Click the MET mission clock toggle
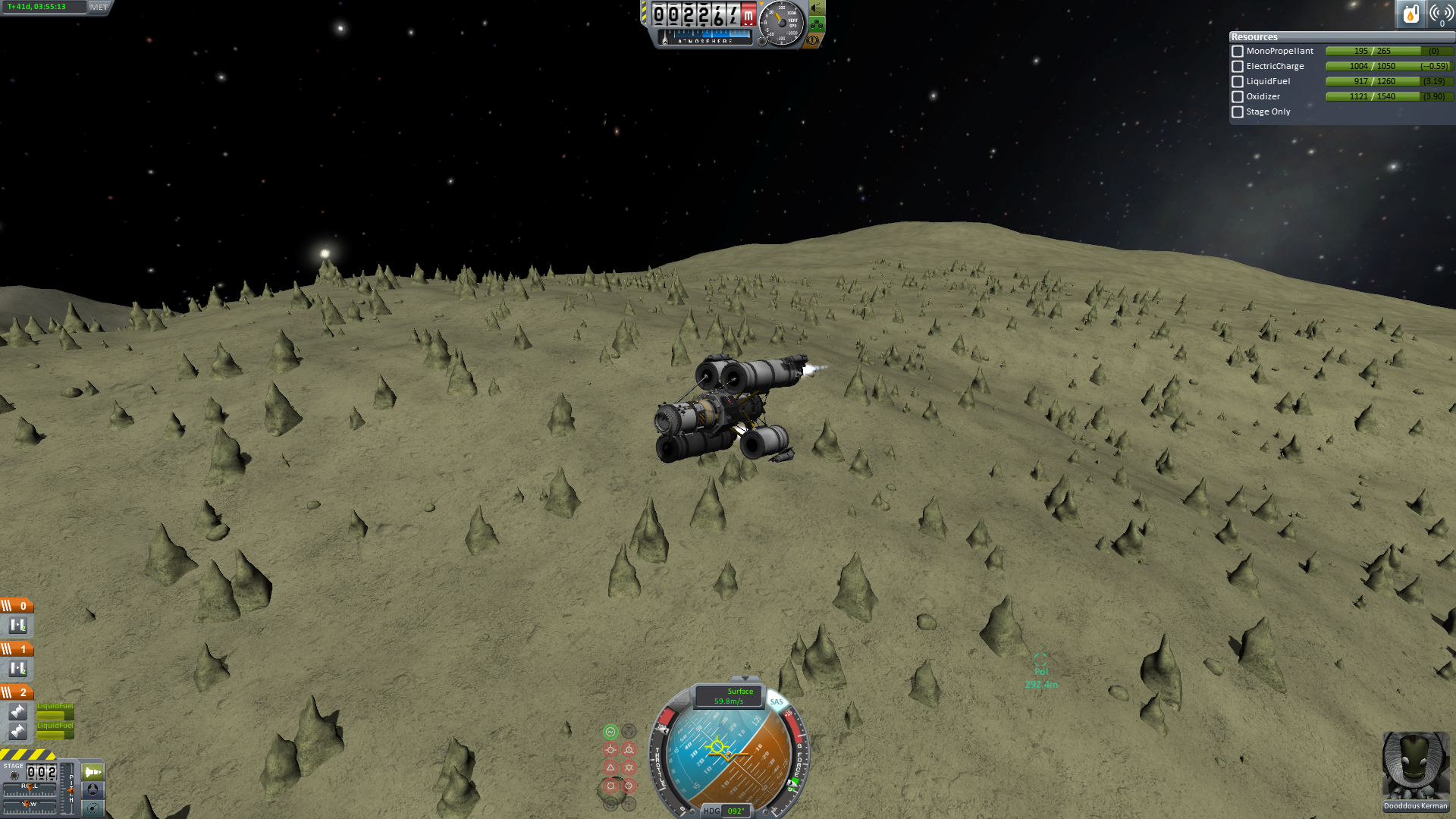 click(x=99, y=8)
